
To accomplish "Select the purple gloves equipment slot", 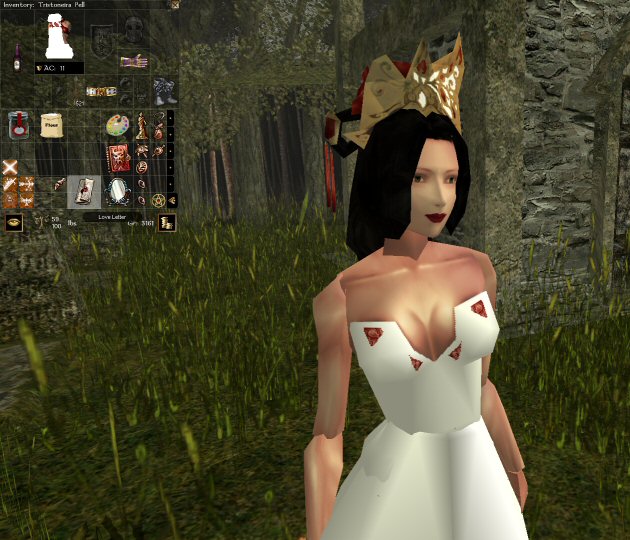I will point(133,61).
